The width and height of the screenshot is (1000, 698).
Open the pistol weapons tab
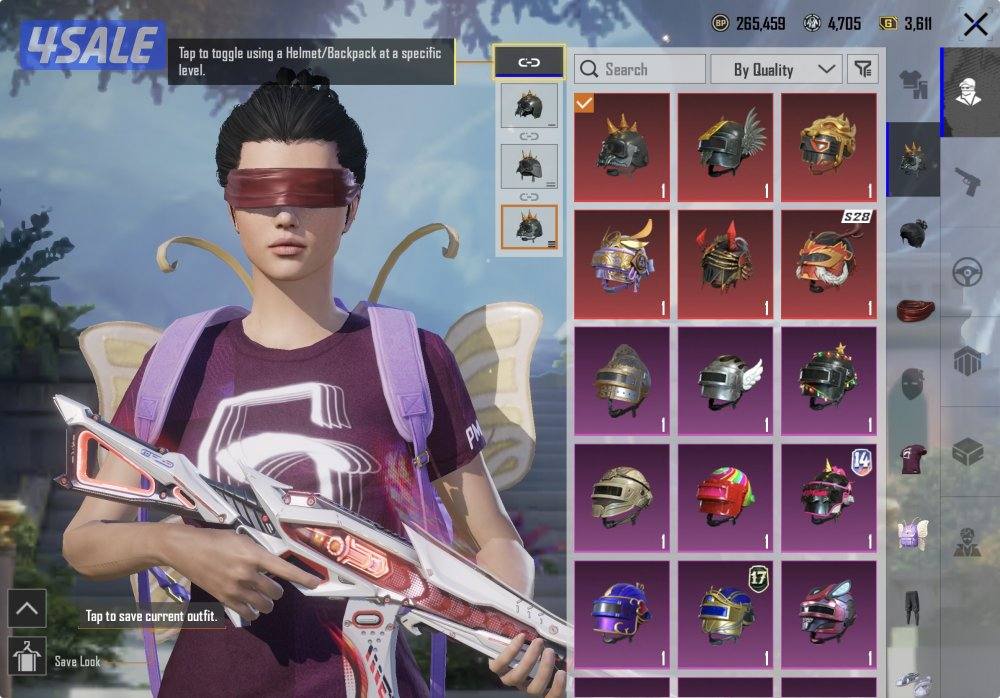[x=966, y=182]
